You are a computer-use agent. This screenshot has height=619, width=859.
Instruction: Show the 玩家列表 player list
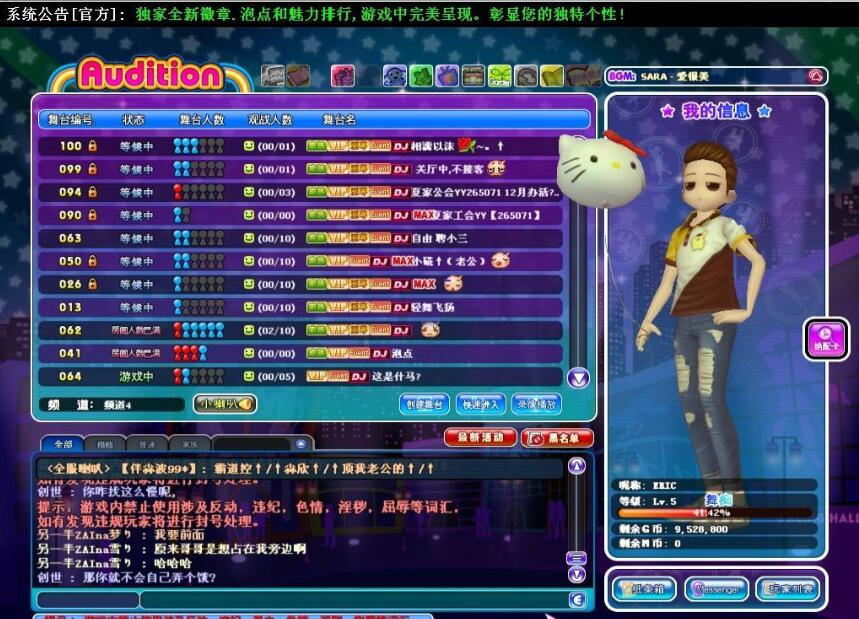(x=788, y=589)
